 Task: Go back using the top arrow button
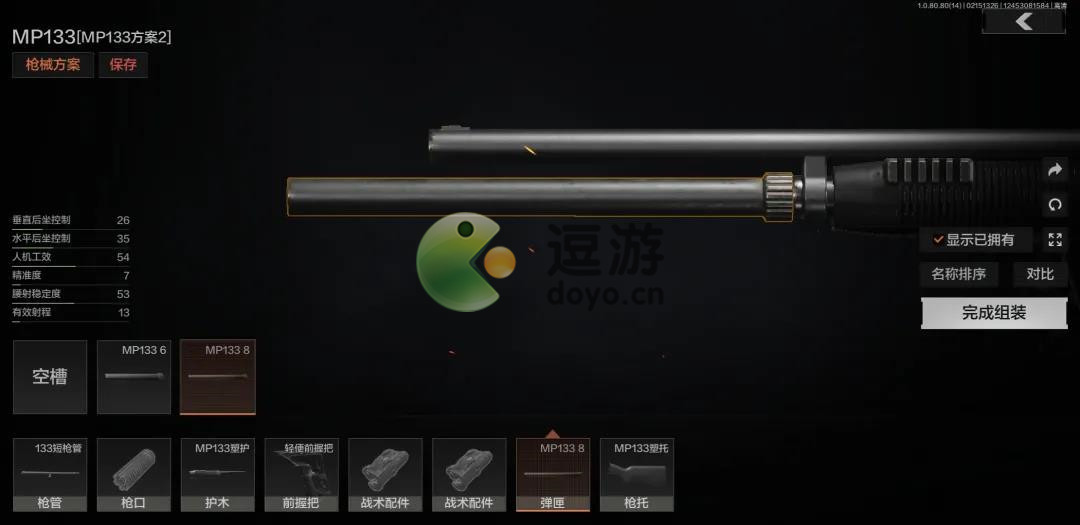[1023, 22]
